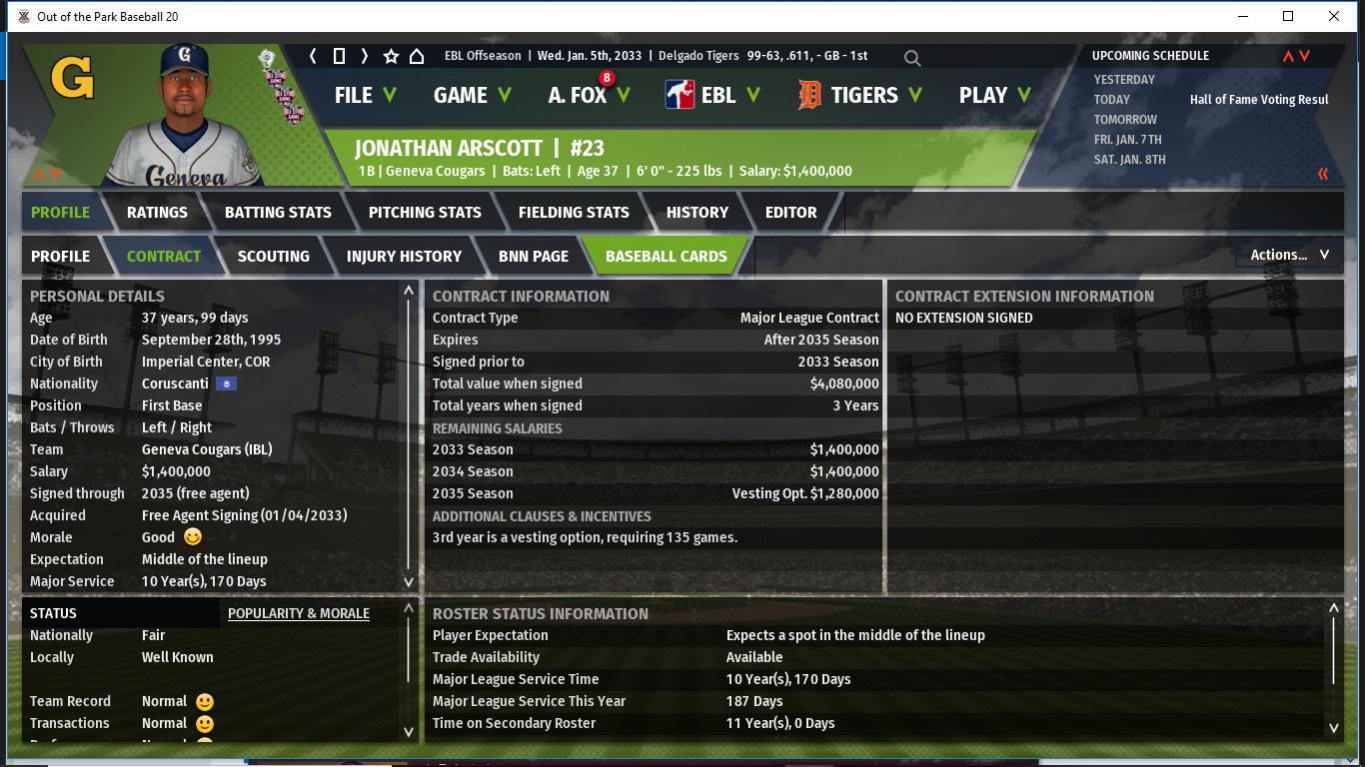Open the GAME dropdown menu
Image resolution: width=1365 pixels, height=767 pixels.
pos(471,95)
